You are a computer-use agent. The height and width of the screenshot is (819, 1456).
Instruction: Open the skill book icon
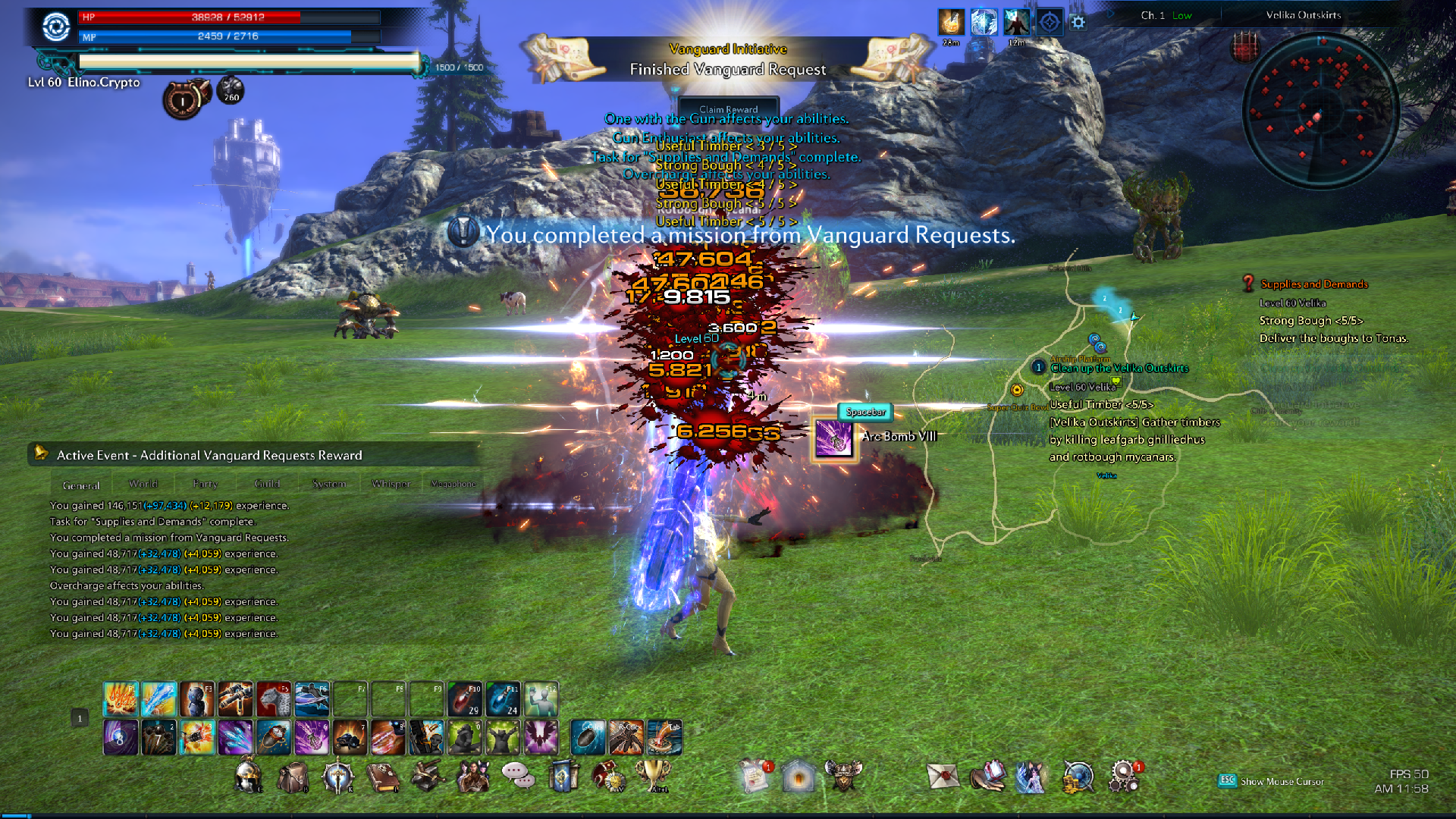(x=383, y=777)
